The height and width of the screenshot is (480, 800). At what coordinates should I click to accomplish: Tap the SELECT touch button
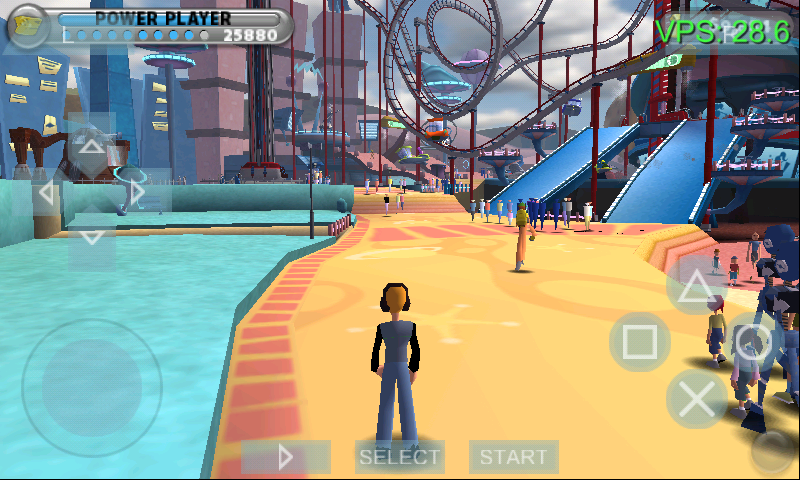click(x=400, y=457)
